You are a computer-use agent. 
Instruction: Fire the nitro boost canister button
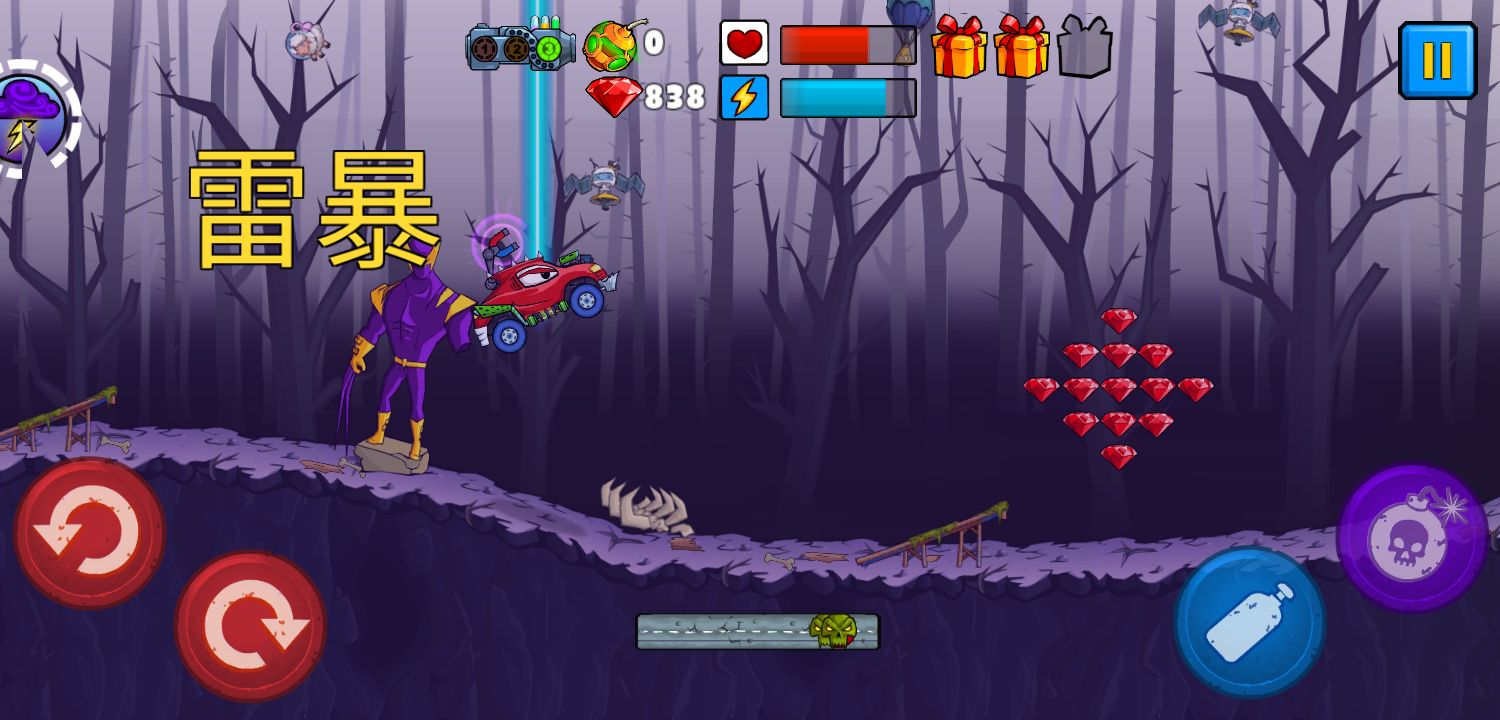pyautogui.click(x=1250, y=621)
